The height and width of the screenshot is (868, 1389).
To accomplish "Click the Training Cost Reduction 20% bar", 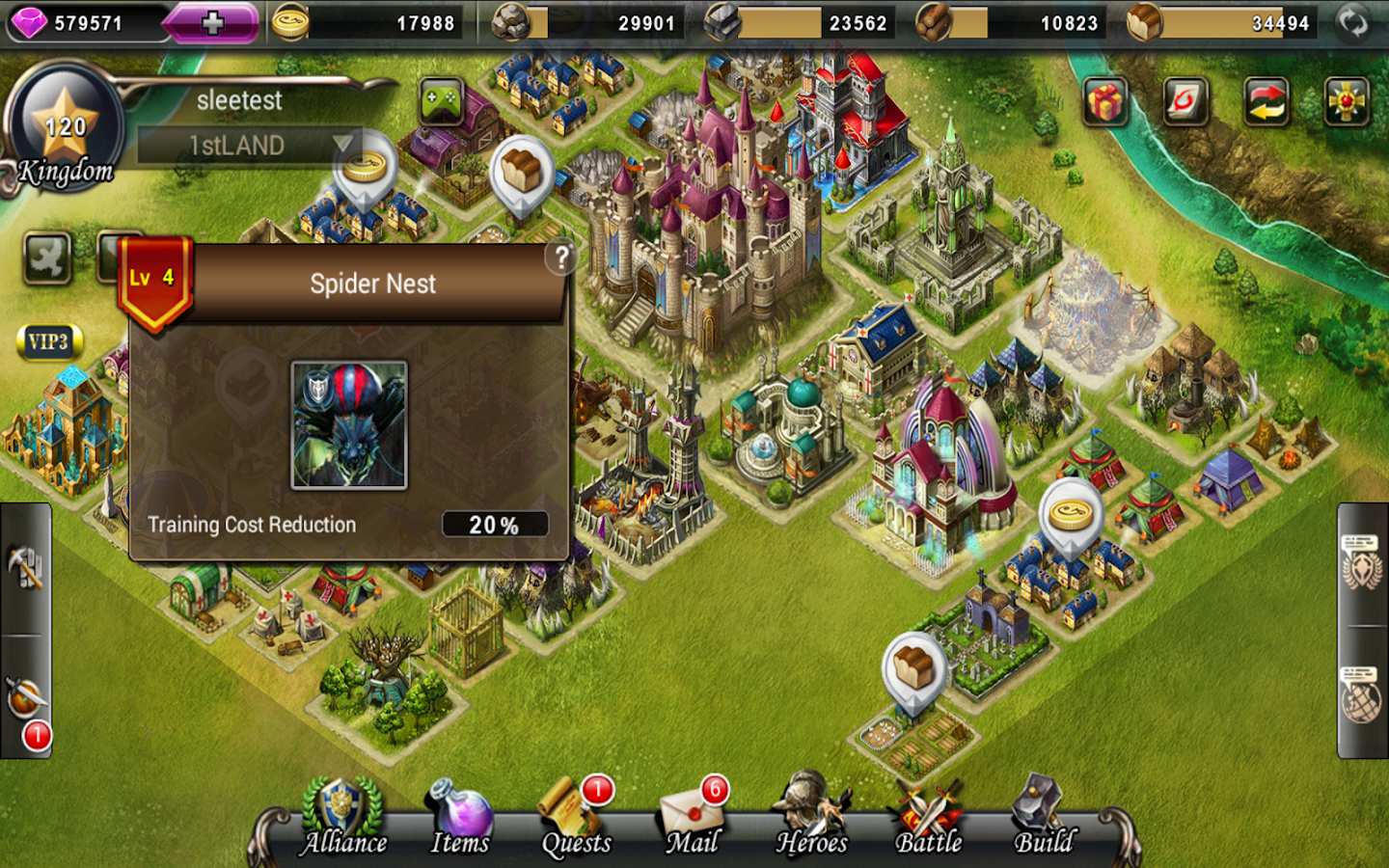I will [494, 524].
